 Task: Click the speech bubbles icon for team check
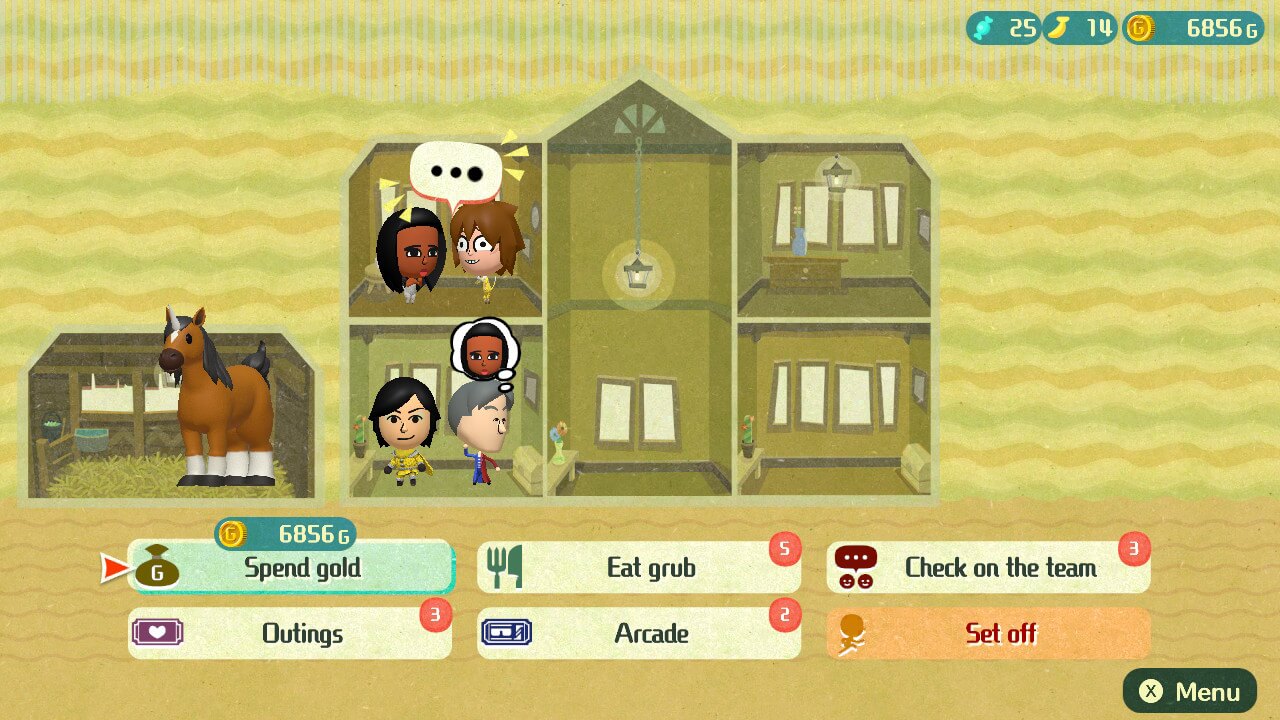(857, 568)
